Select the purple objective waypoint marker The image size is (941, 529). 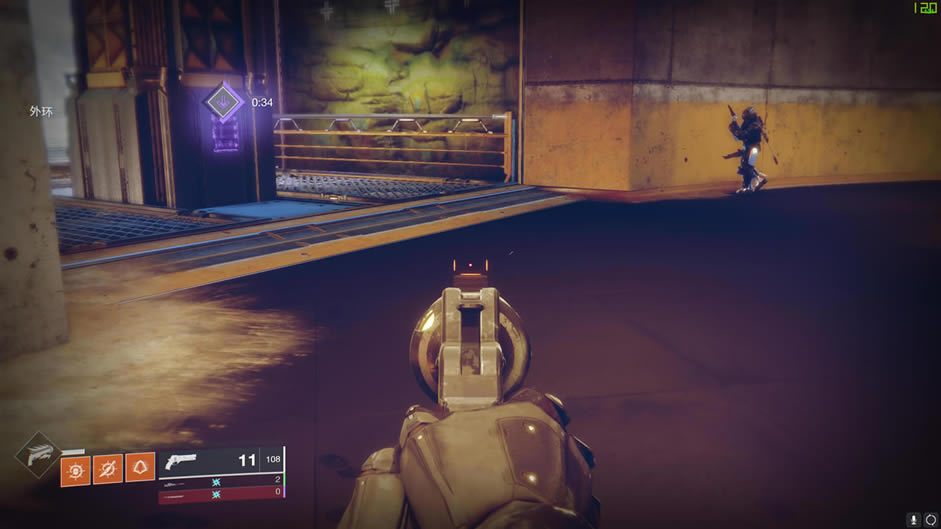tap(224, 101)
